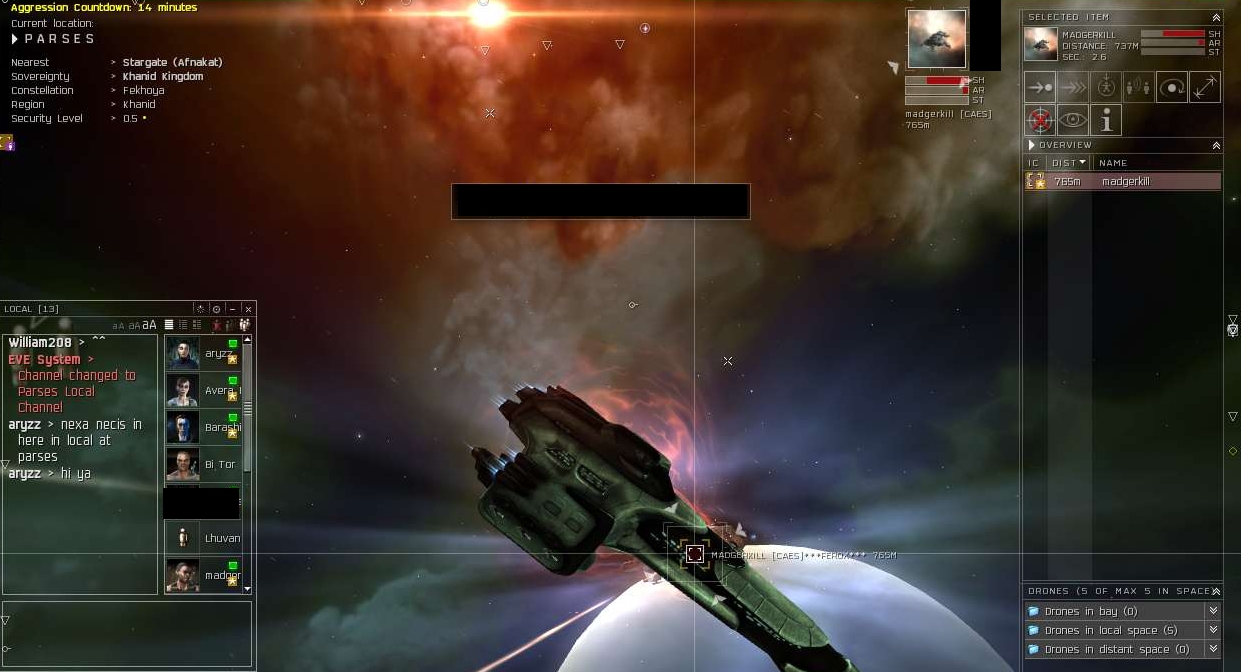
Task: Collapse the Selected Item panel
Action: click(1216, 17)
